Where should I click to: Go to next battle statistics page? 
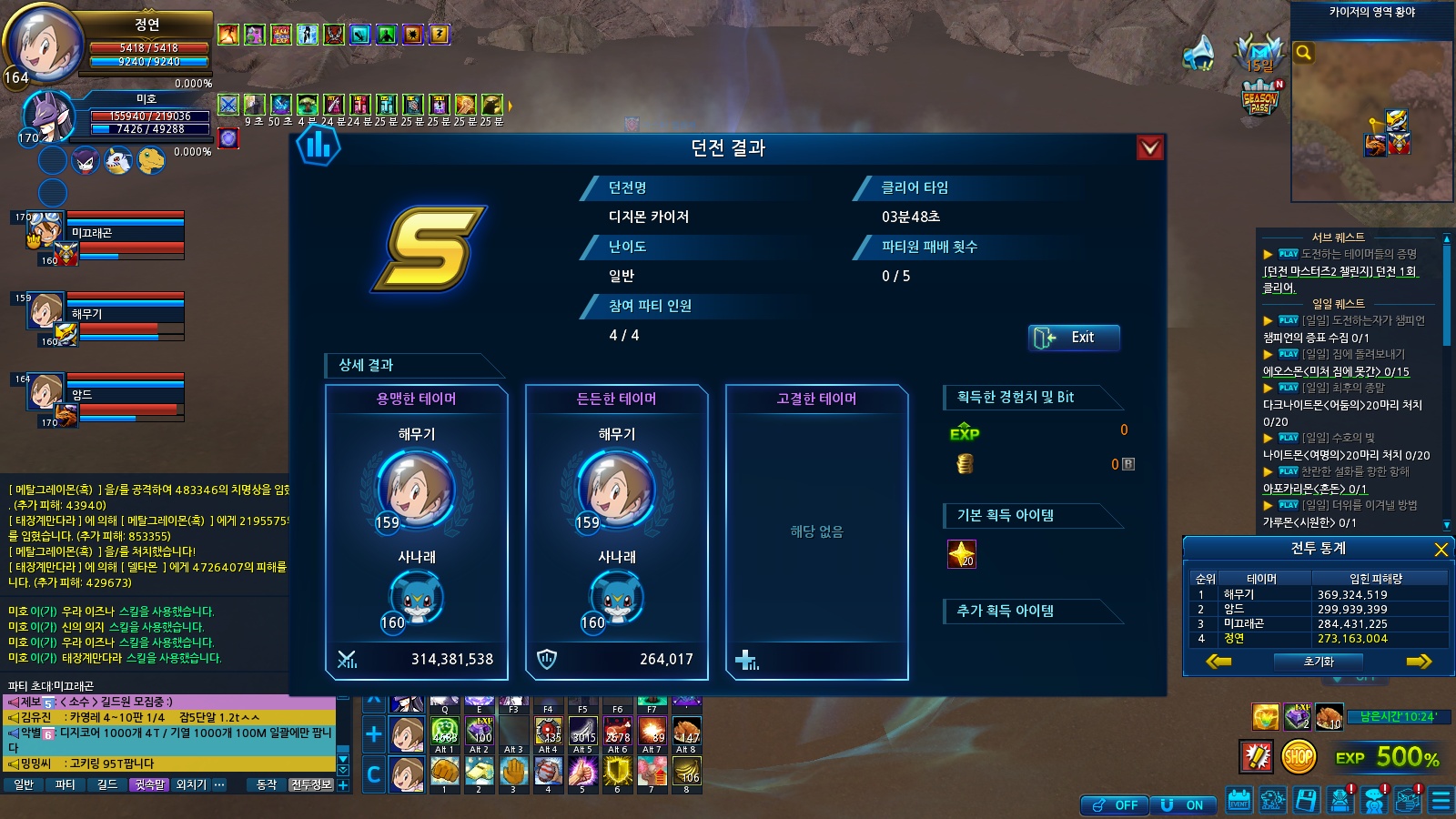[x=1419, y=662]
